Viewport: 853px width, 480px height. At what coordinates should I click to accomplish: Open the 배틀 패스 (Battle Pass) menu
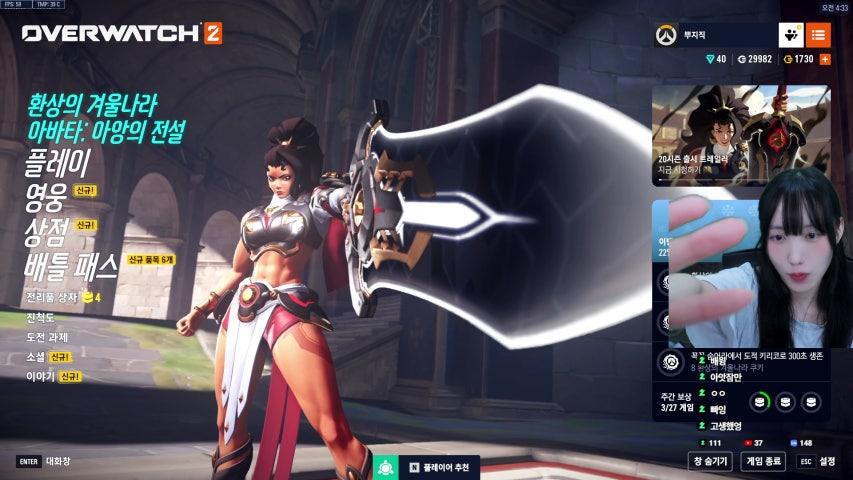(73, 263)
